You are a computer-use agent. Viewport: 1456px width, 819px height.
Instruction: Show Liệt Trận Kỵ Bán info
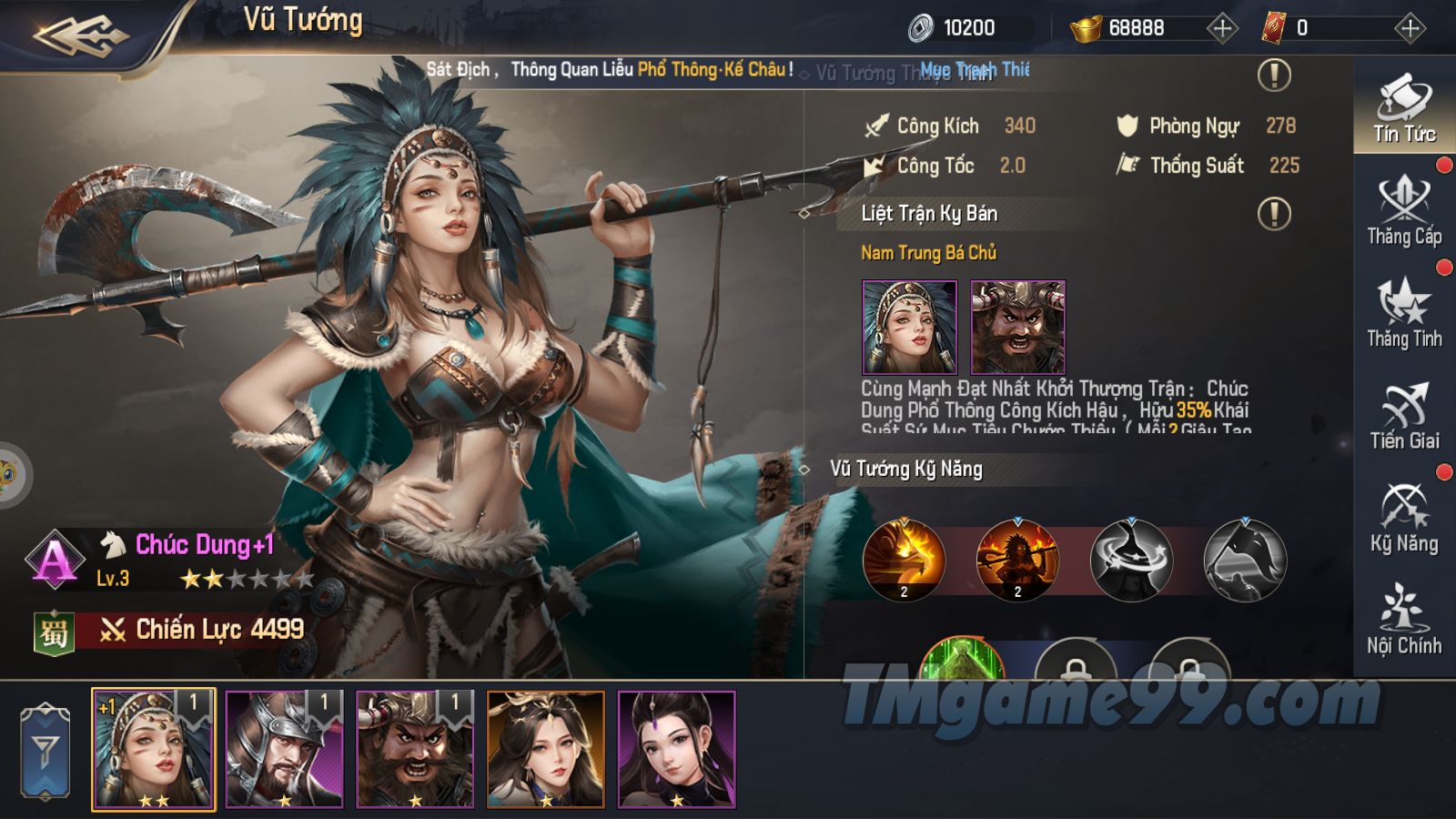1274,214
